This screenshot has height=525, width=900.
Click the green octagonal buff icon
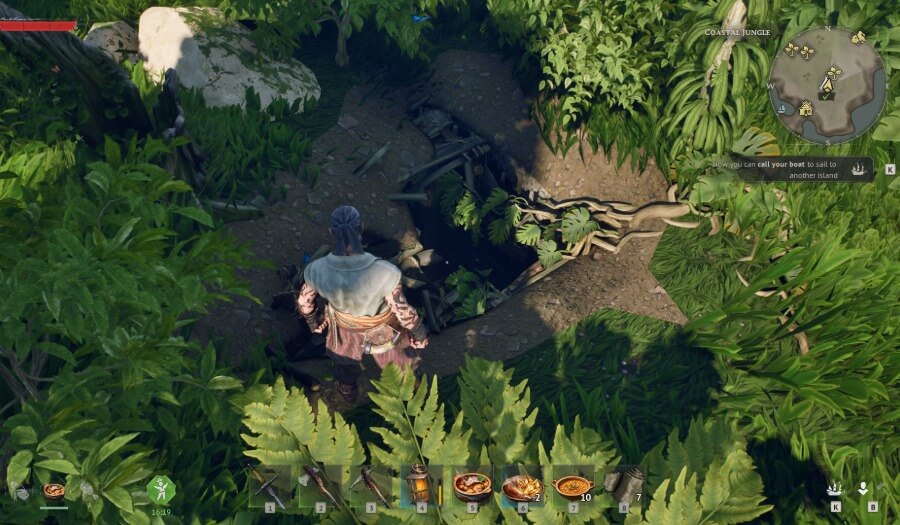click(x=161, y=489)
